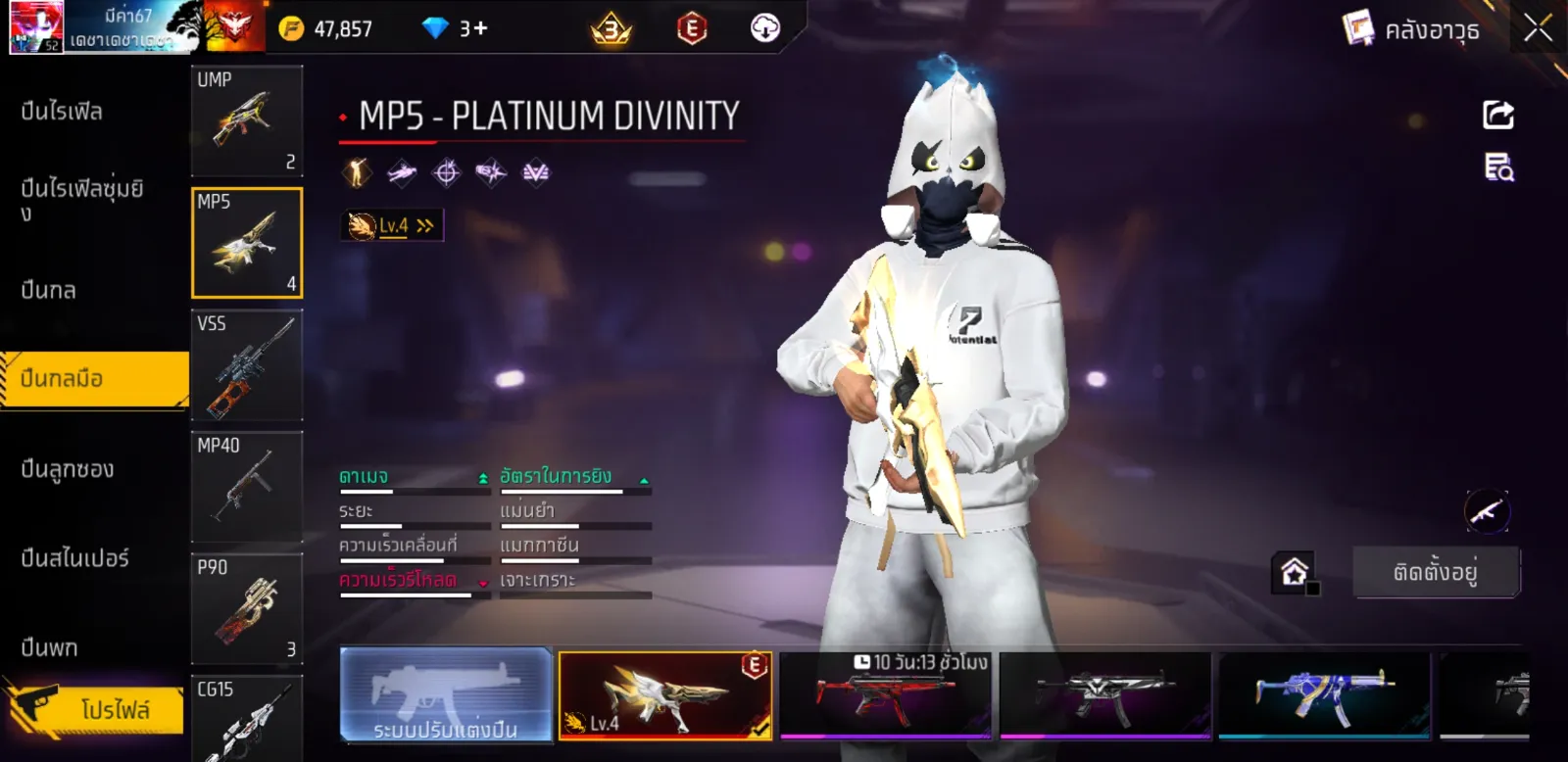Add diamonds with the plus button
1568x762 pixels.
[480, 28]
